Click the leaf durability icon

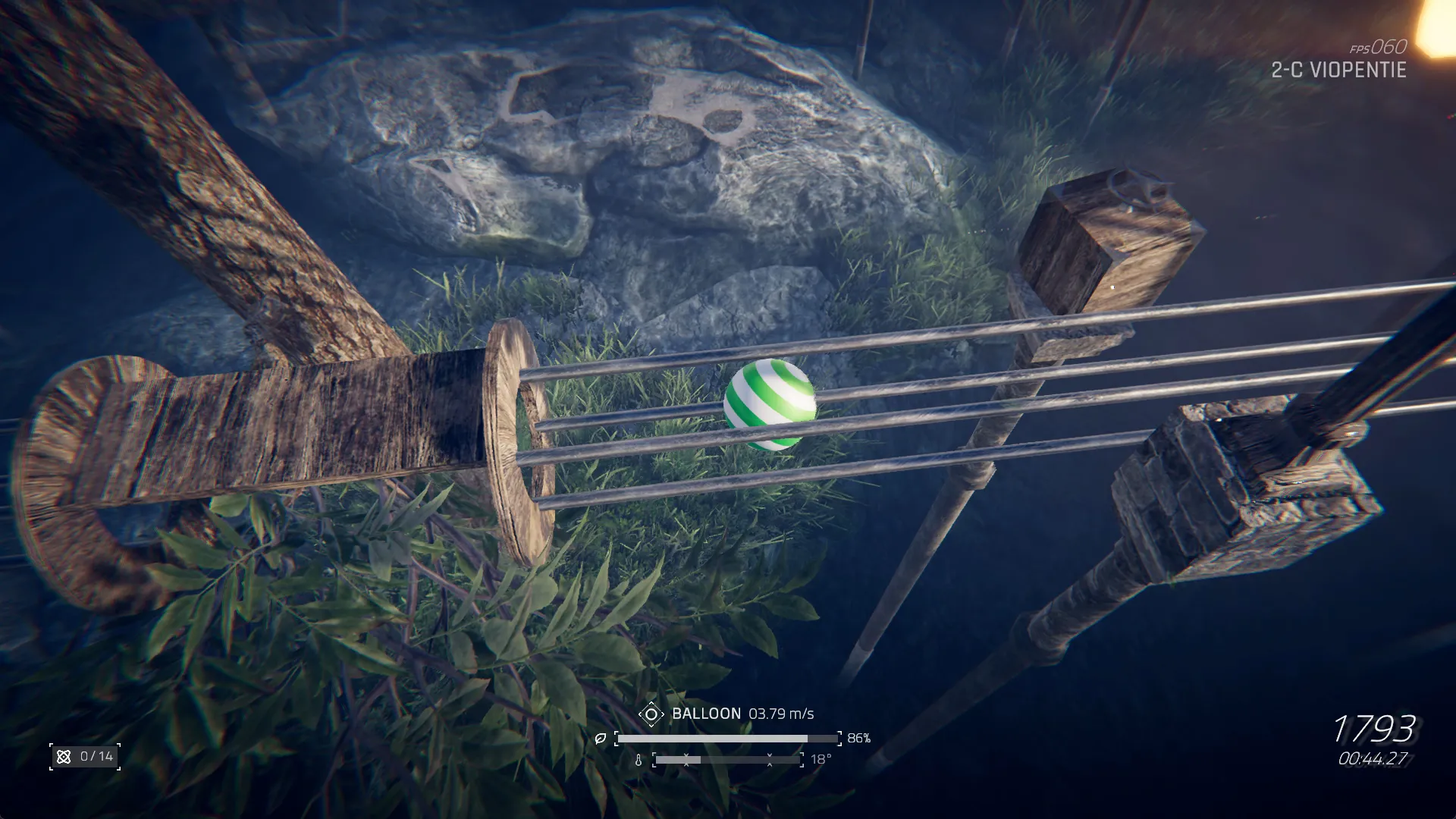pyautogui.click(x=601, y=739)
